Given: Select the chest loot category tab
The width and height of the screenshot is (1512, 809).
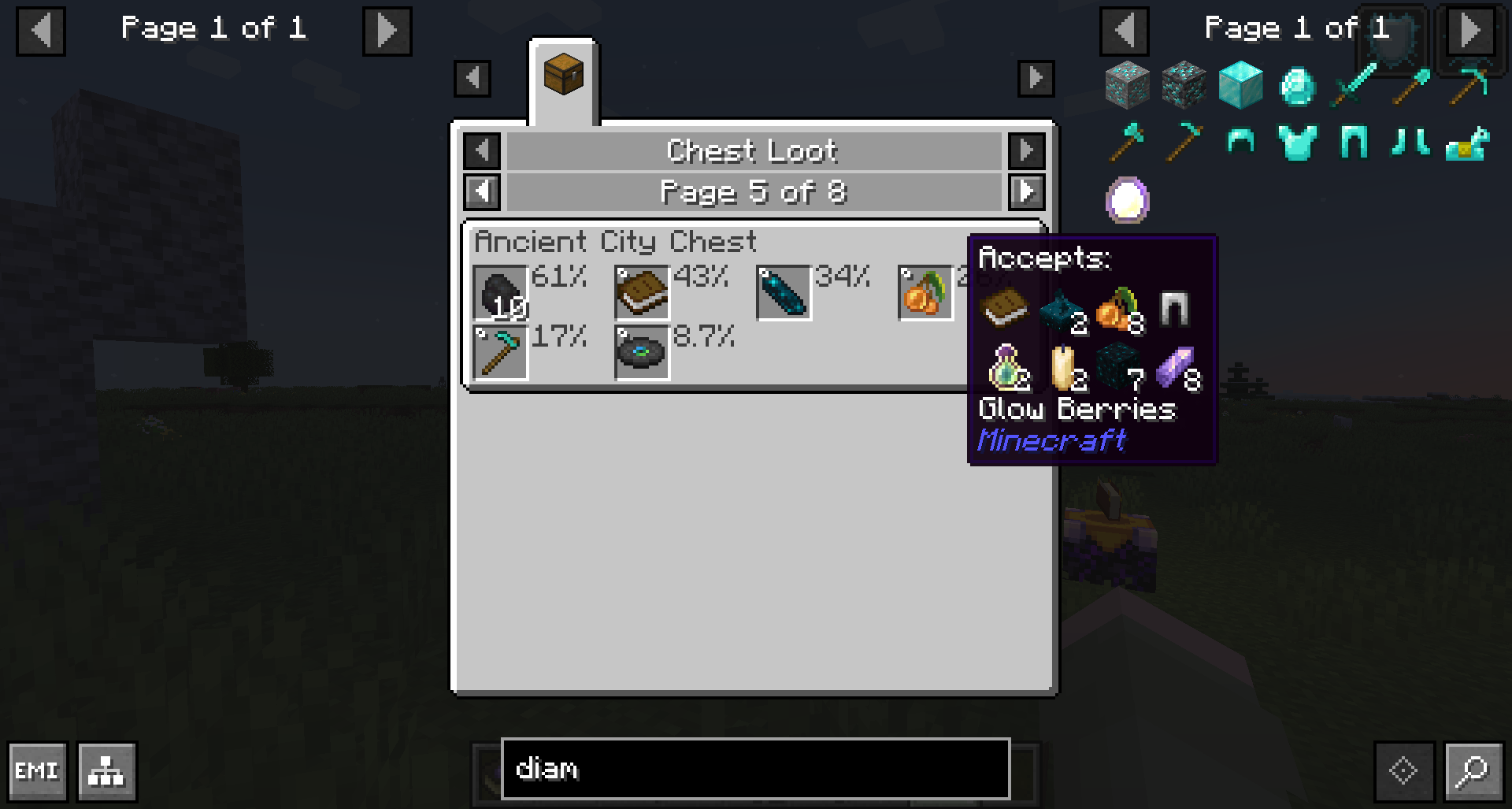Looking at the screenshot, I should coord(563,77).
